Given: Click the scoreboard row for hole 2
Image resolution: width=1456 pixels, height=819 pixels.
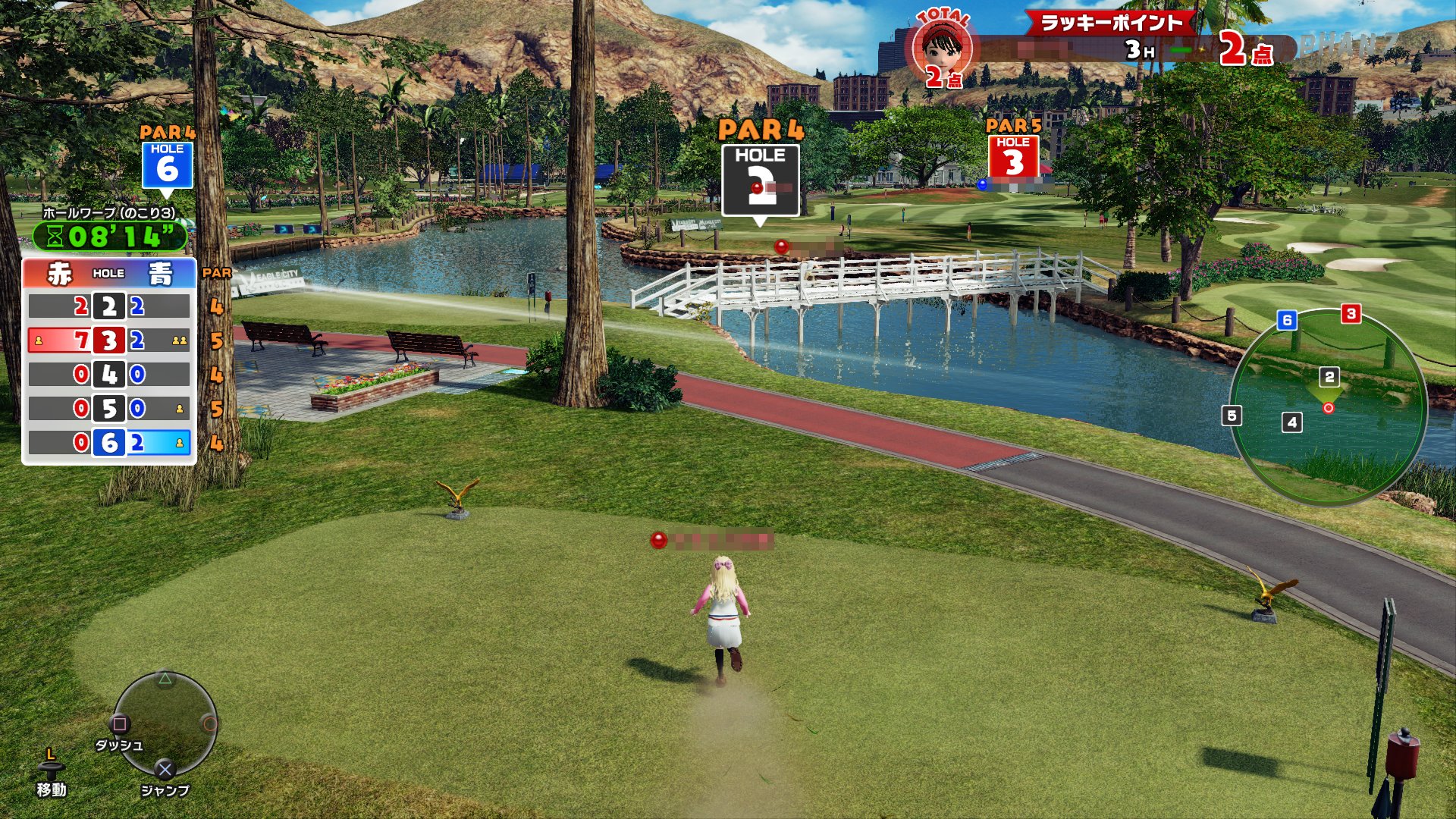Looking at the screenshot, I should (x=109, y=306).
